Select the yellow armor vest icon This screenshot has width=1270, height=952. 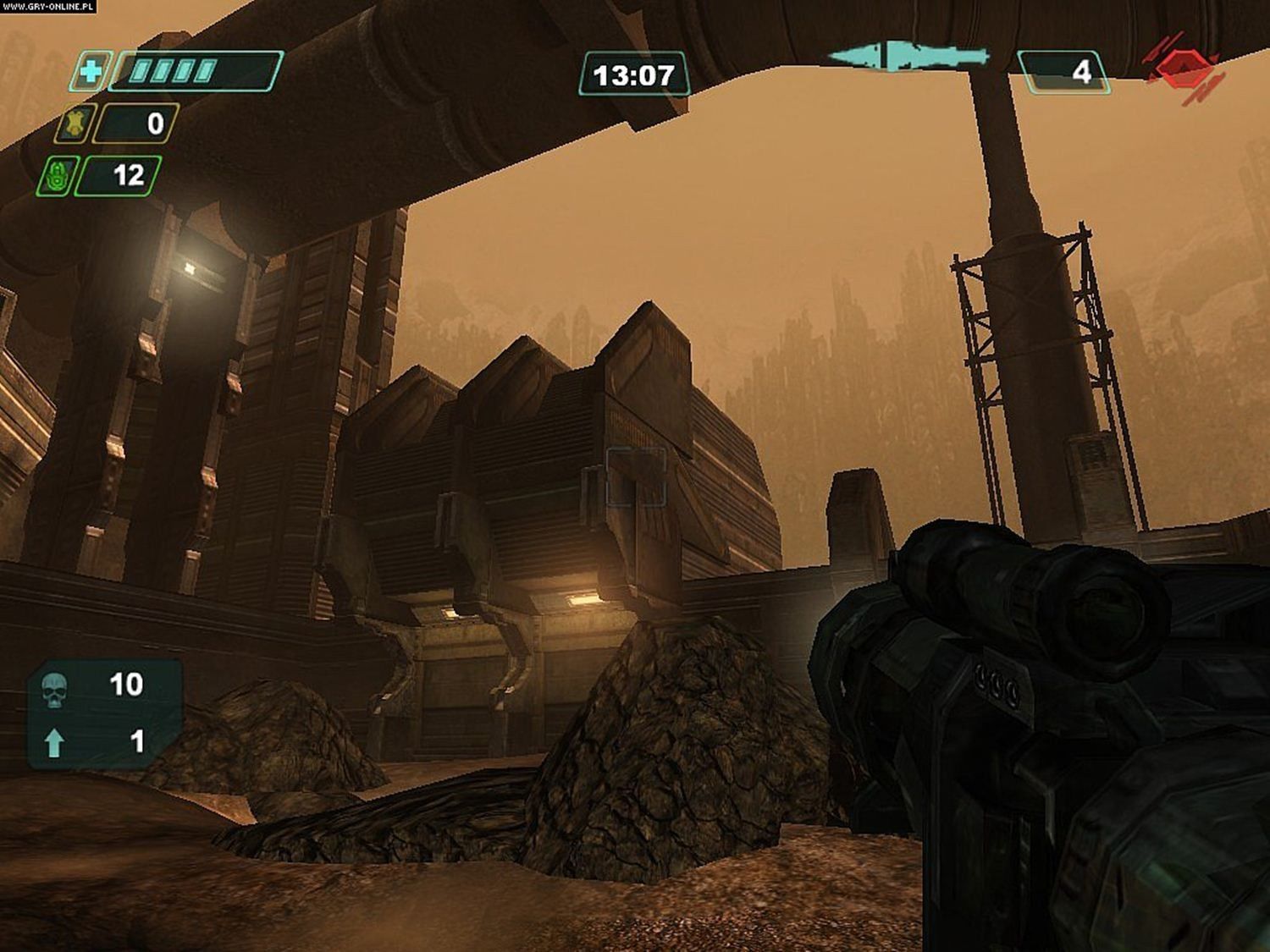coord(75,124)
